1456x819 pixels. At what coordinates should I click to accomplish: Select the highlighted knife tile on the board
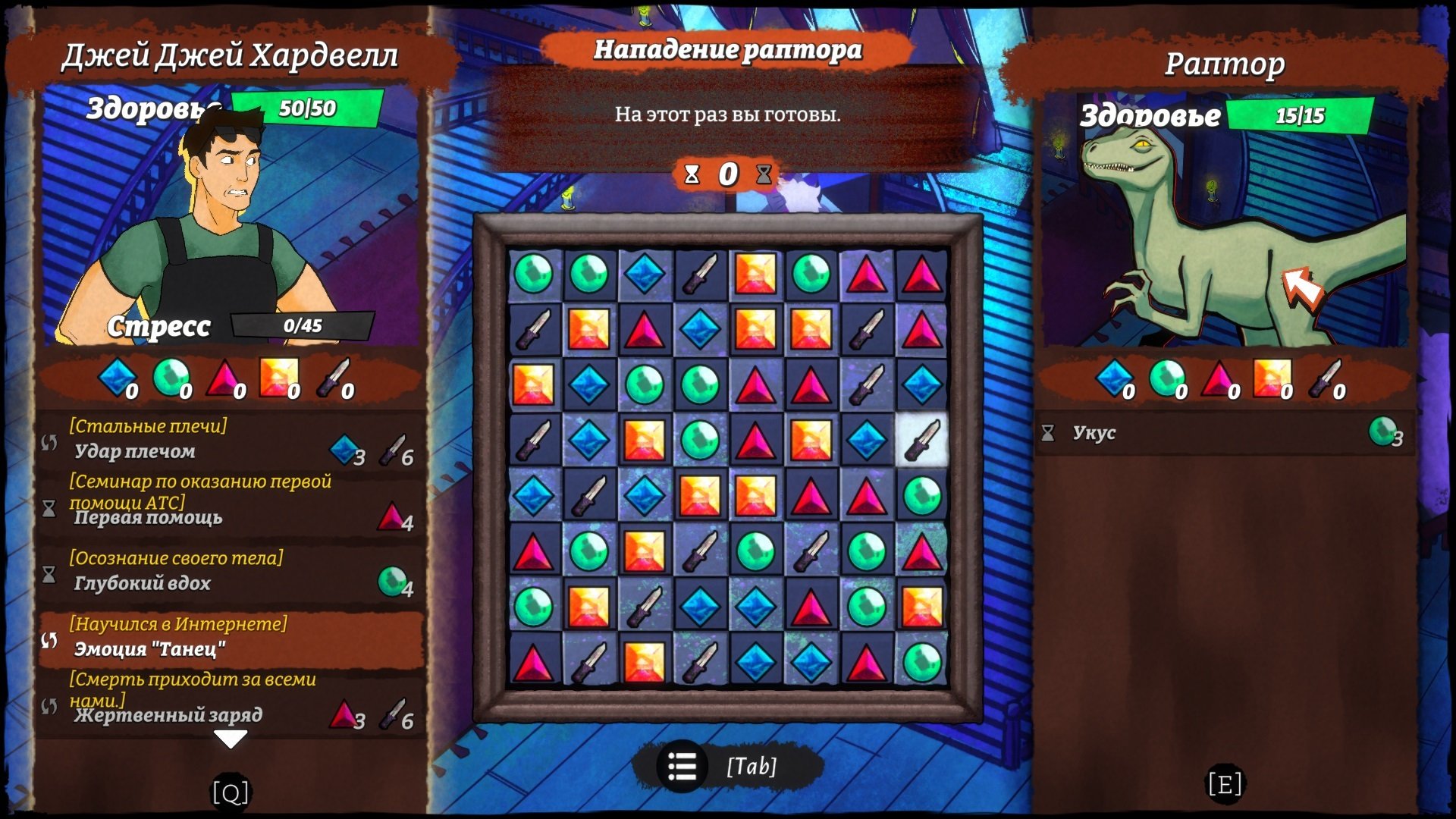tap(922, 440)
